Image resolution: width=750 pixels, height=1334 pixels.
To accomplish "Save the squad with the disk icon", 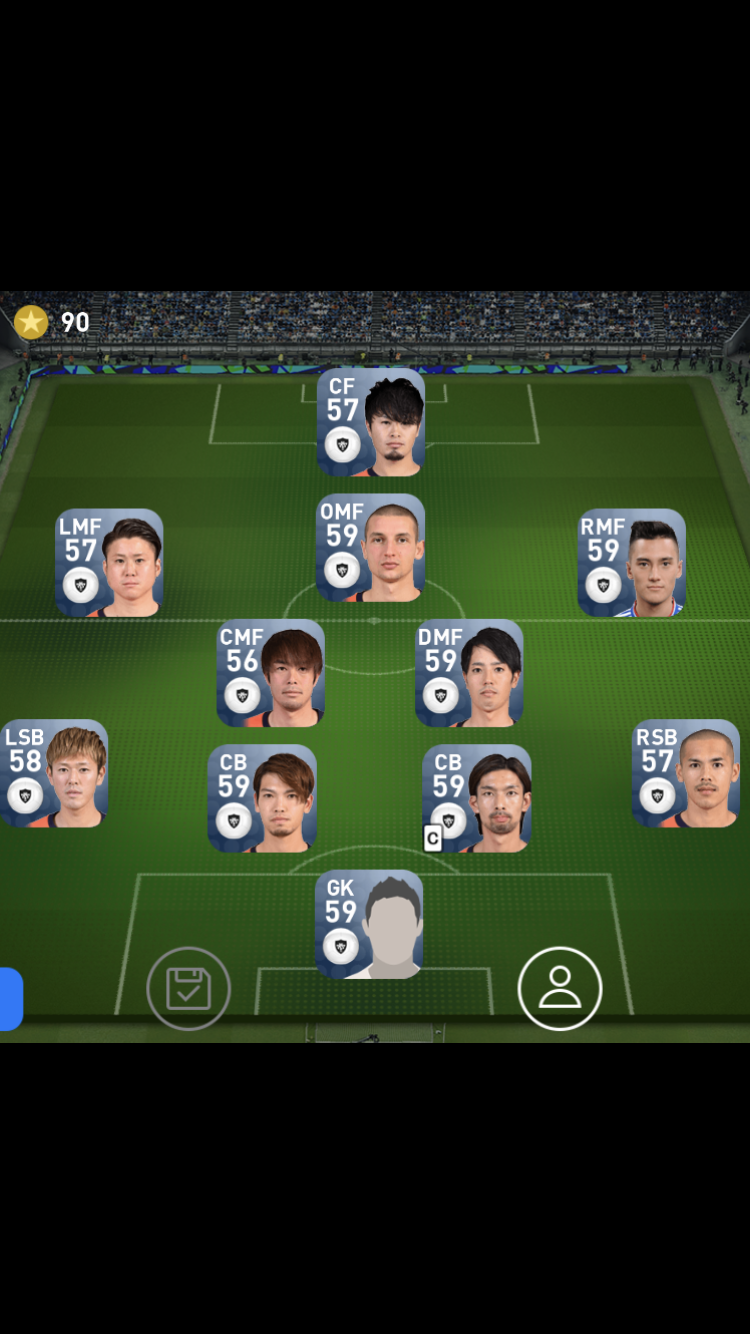I will 188,989.
